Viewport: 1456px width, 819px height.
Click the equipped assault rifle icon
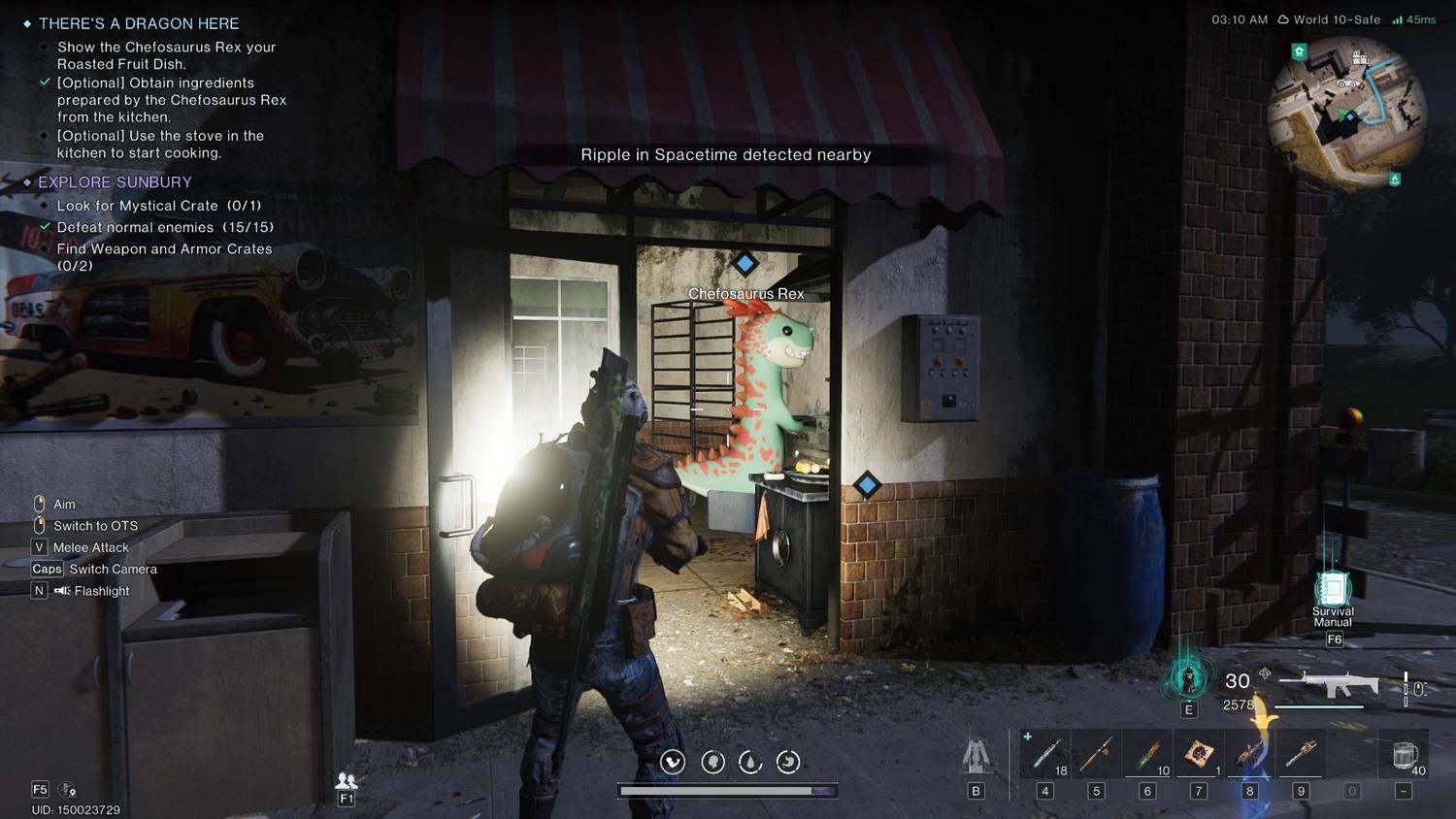point(1329,685)
